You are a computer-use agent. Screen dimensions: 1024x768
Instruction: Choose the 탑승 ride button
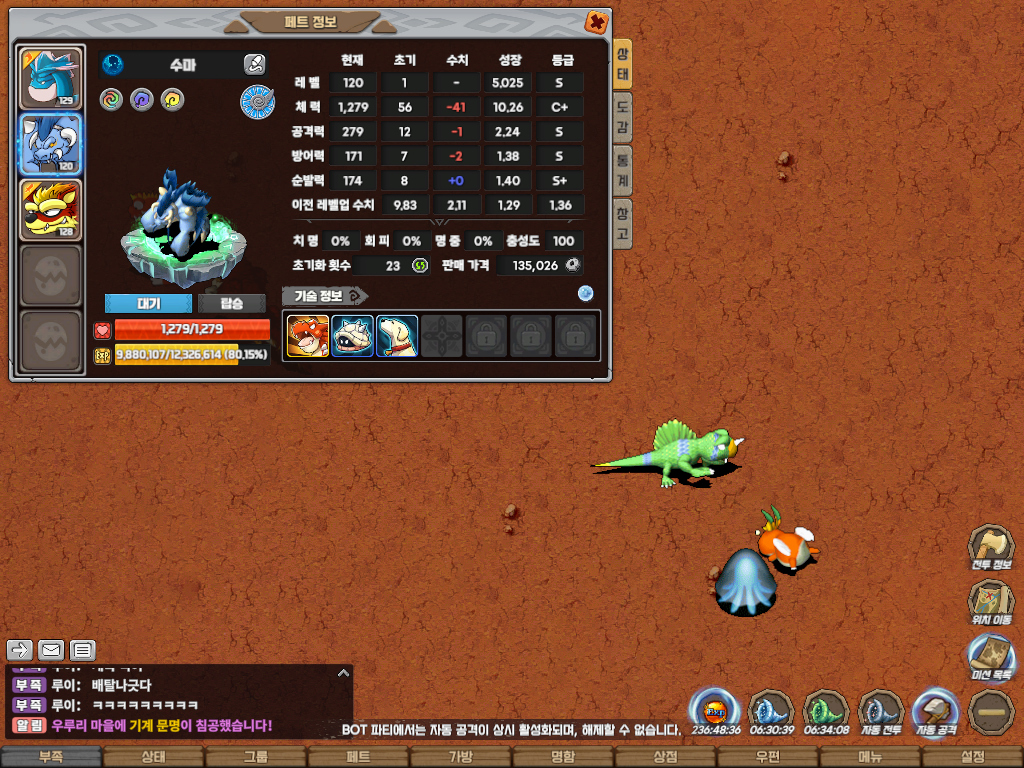(231, 304)
